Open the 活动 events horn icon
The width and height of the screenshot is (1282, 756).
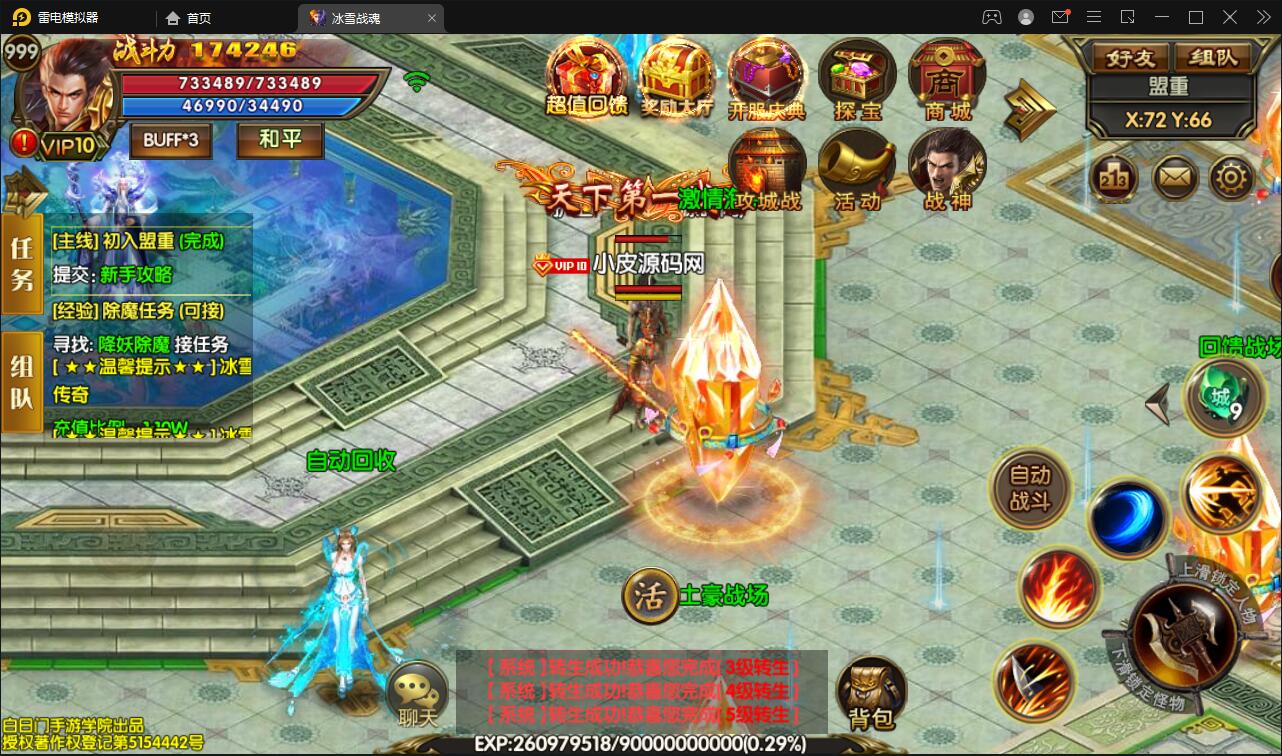856,165
